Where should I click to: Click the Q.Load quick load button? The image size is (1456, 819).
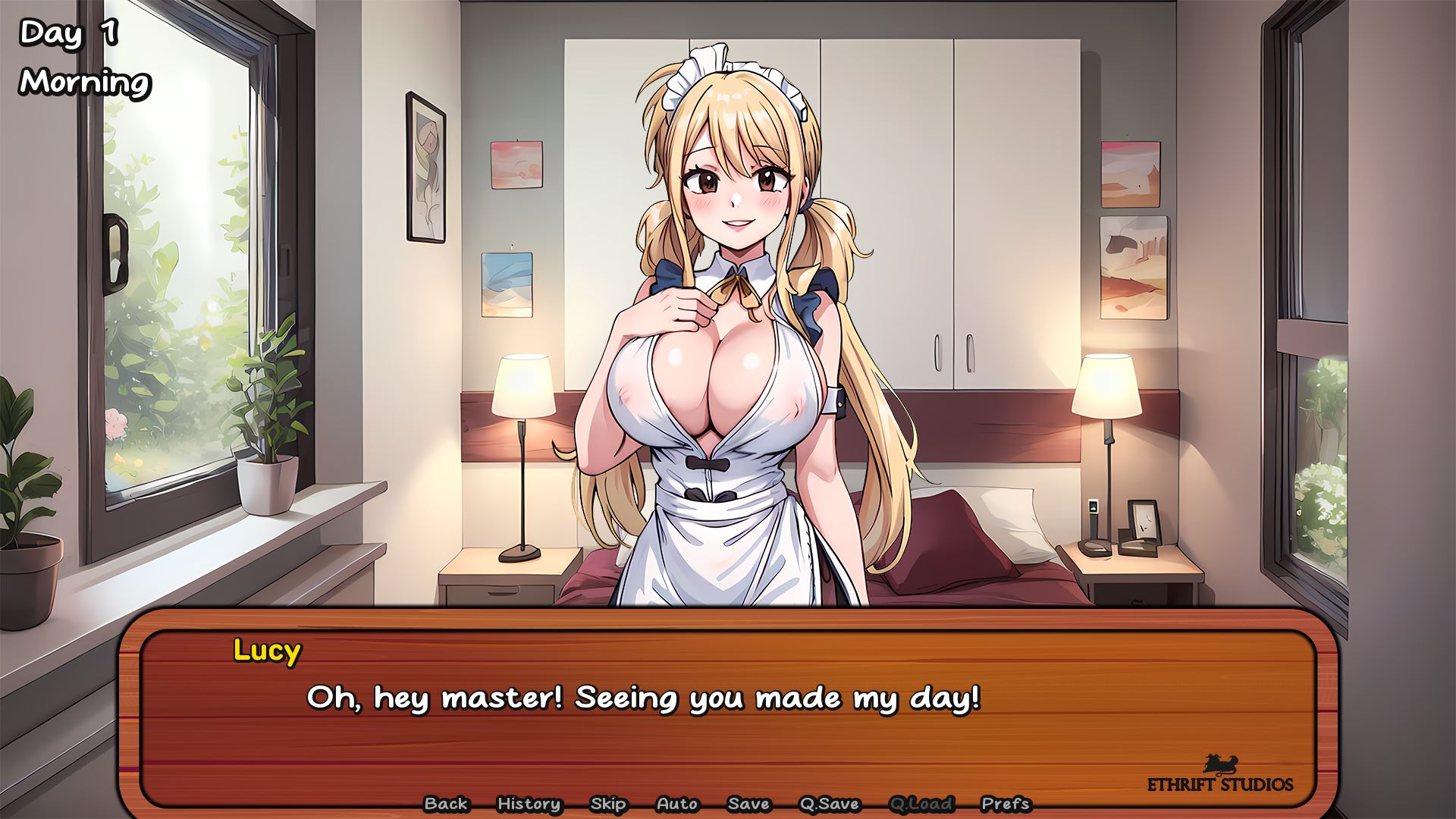(x=921, y=804)
